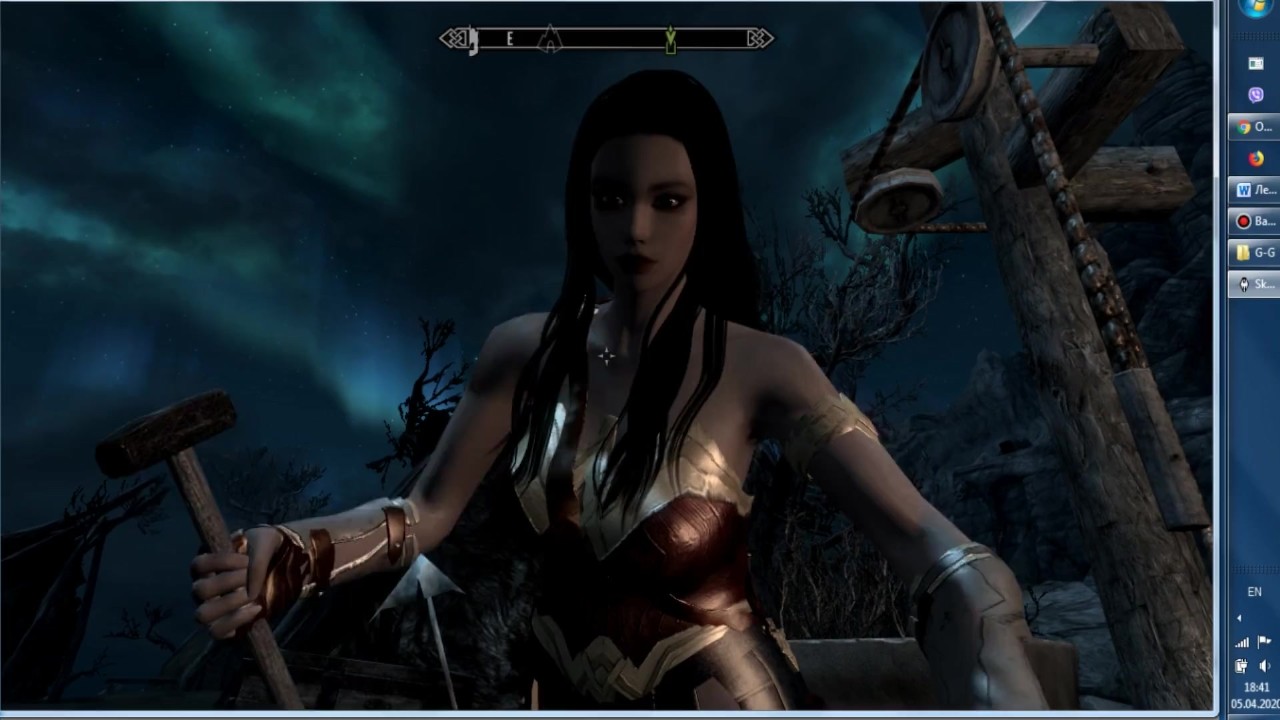The width and height of the screenshot is (1280, 720).
Task: Select the mountain location marker on the compass
Action: (x=549, y=40)
